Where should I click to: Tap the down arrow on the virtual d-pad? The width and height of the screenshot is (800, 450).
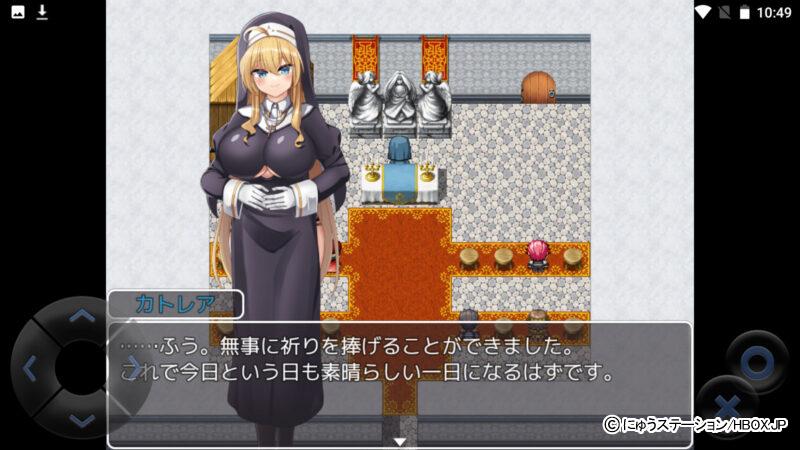click(81, 421)
